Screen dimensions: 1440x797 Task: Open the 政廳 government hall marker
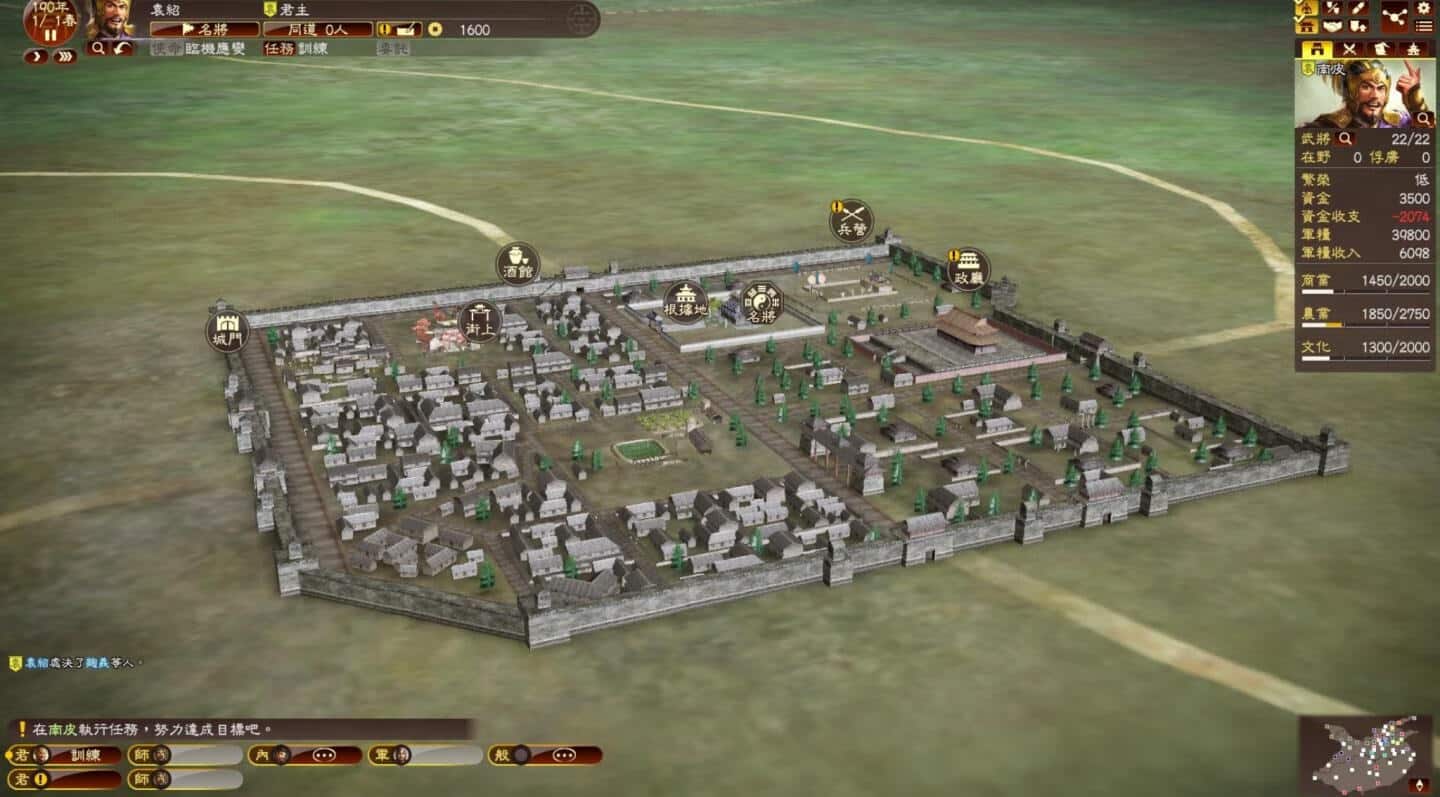(x=968, y=270)
